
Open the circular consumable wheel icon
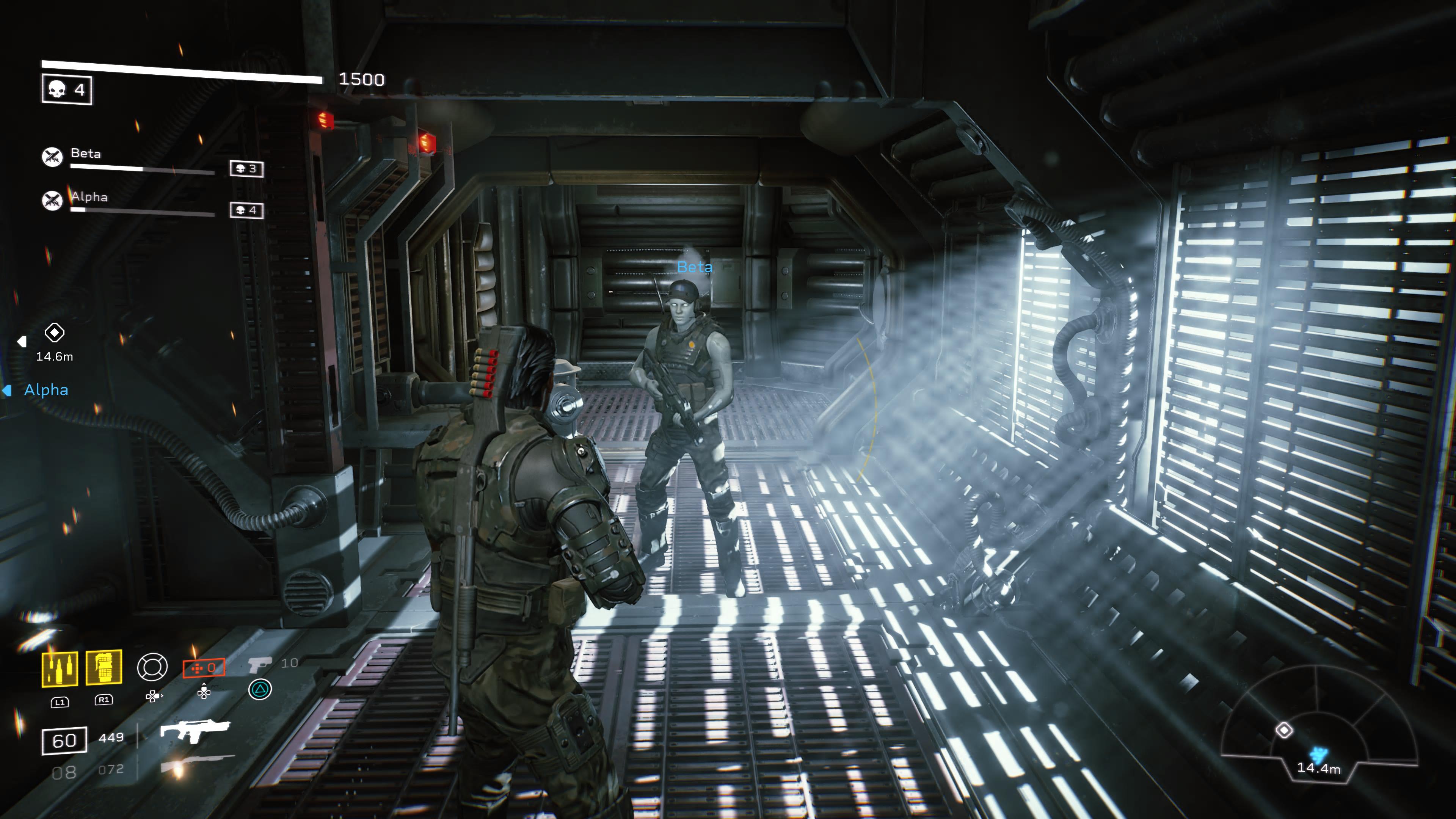[152, 667]
